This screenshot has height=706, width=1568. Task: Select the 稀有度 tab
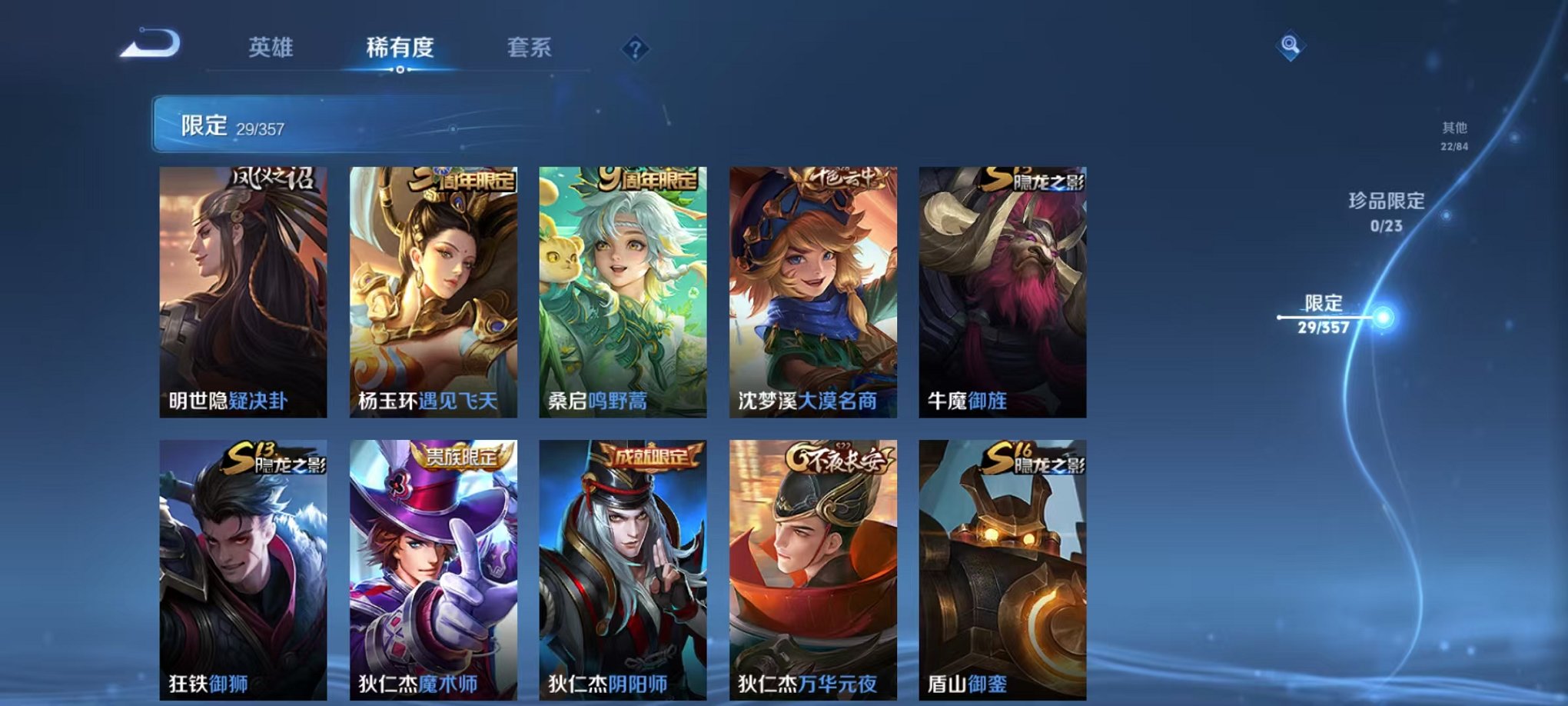click(402, 48)
